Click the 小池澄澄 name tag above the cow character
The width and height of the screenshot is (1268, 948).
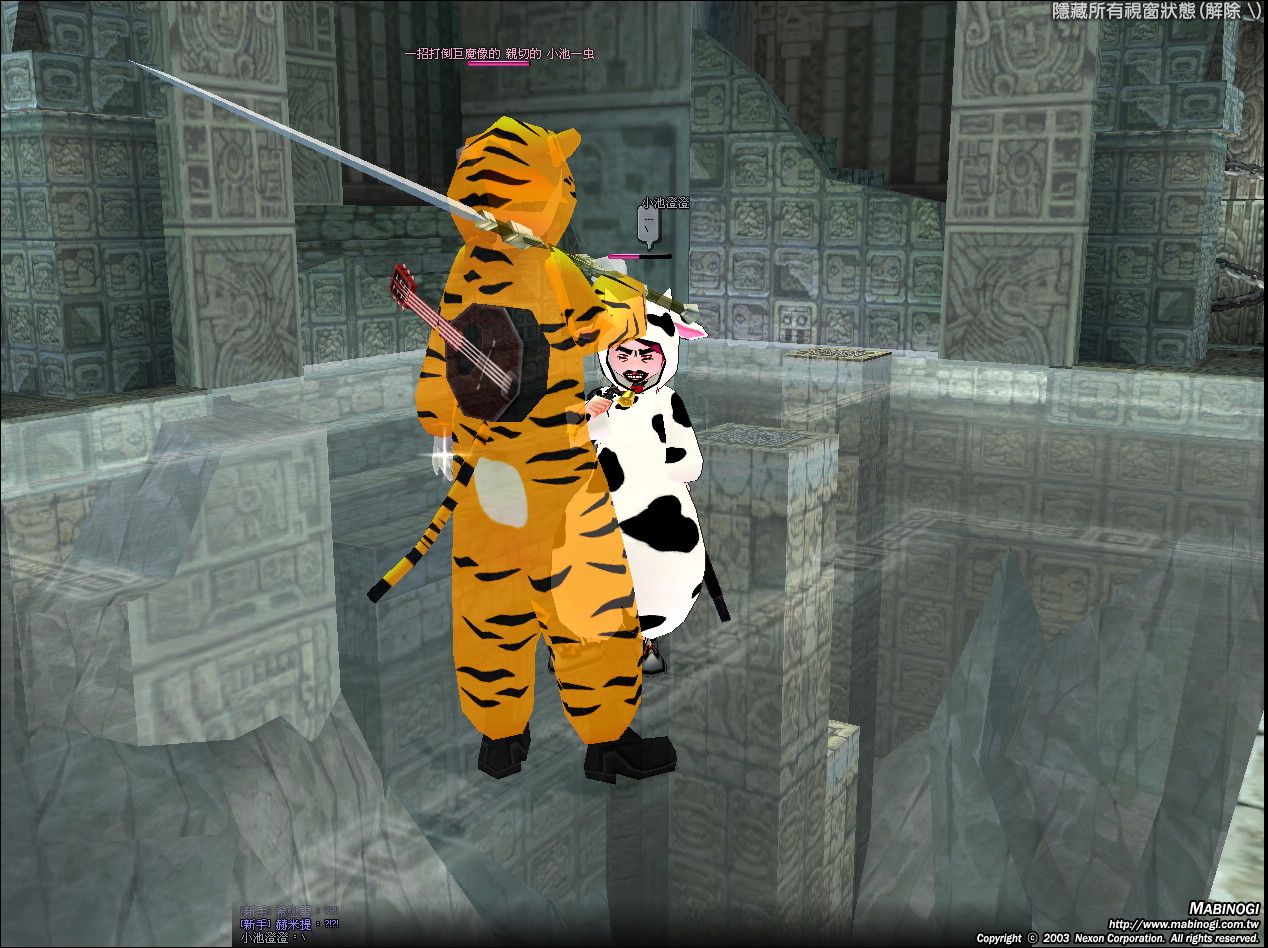pyautogui.click(x=665, y=203)
